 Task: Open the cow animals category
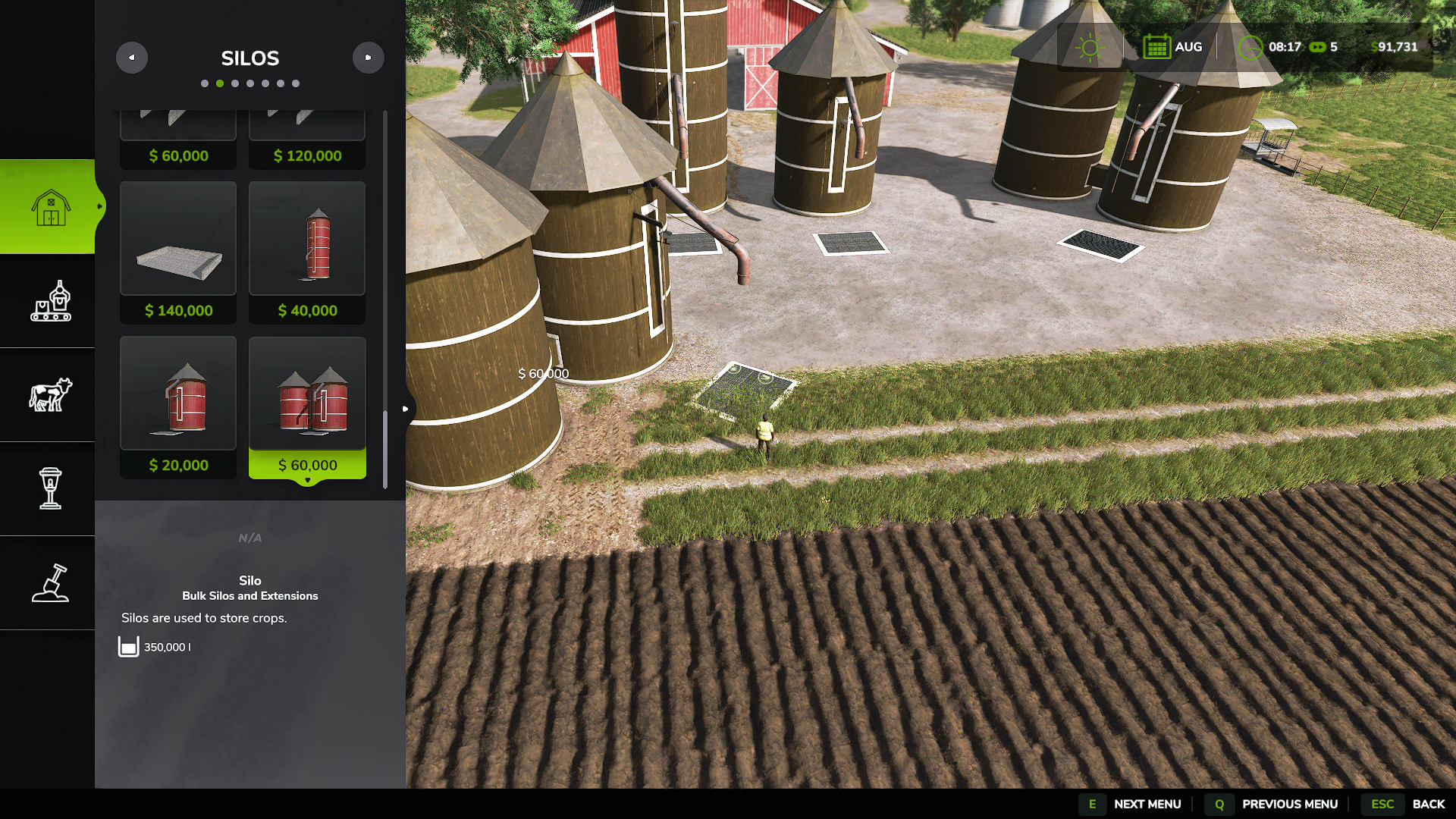point(49,394)
